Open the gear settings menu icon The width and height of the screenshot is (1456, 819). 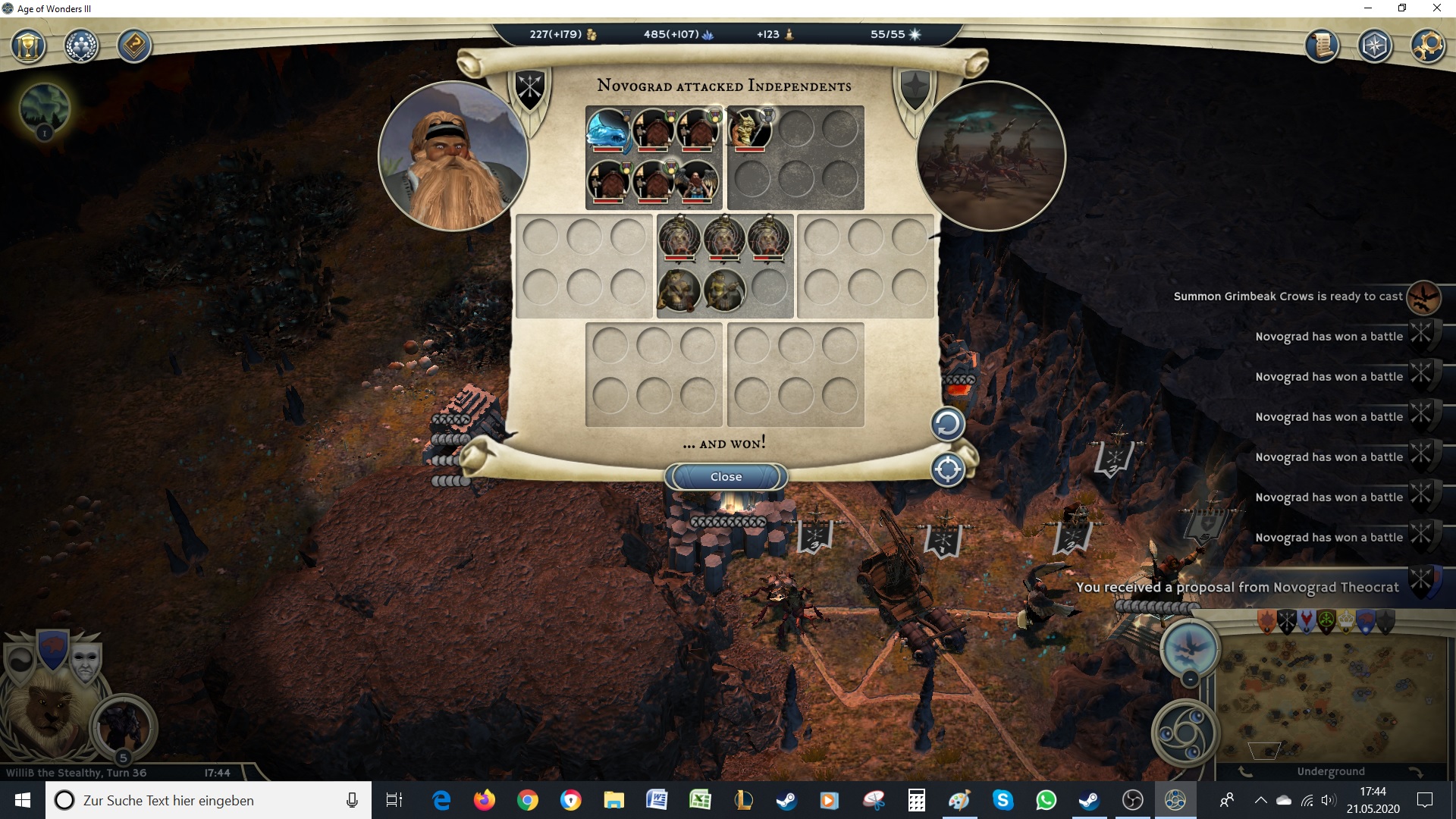(1426, 47)
